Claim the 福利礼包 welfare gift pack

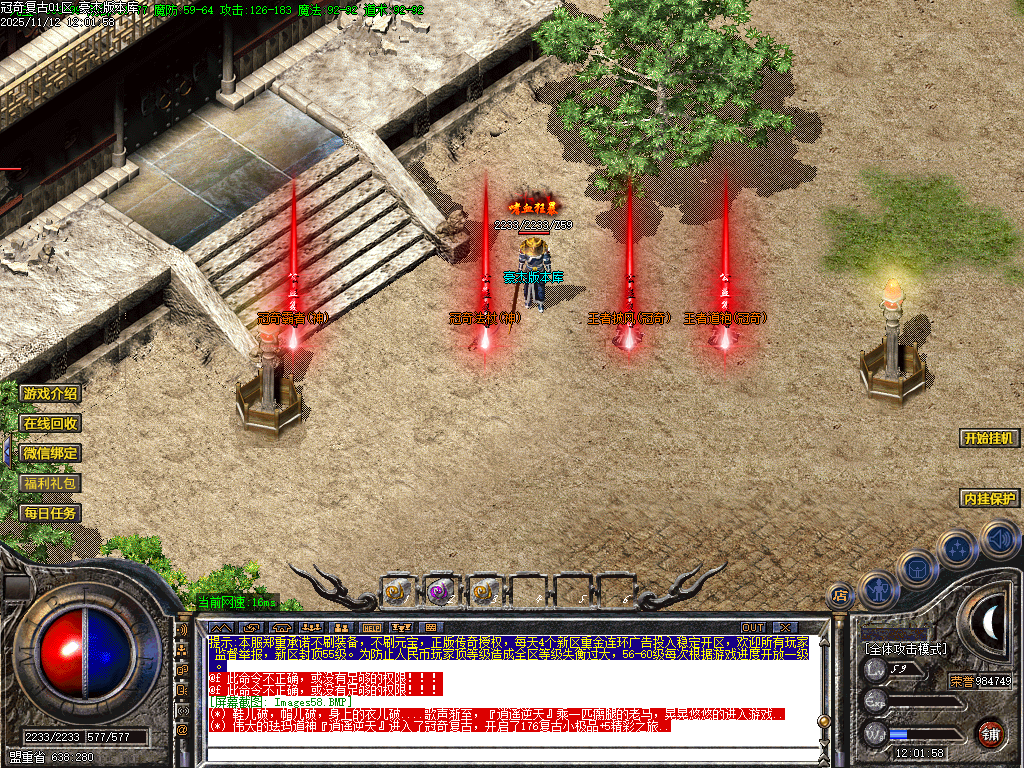49,483
